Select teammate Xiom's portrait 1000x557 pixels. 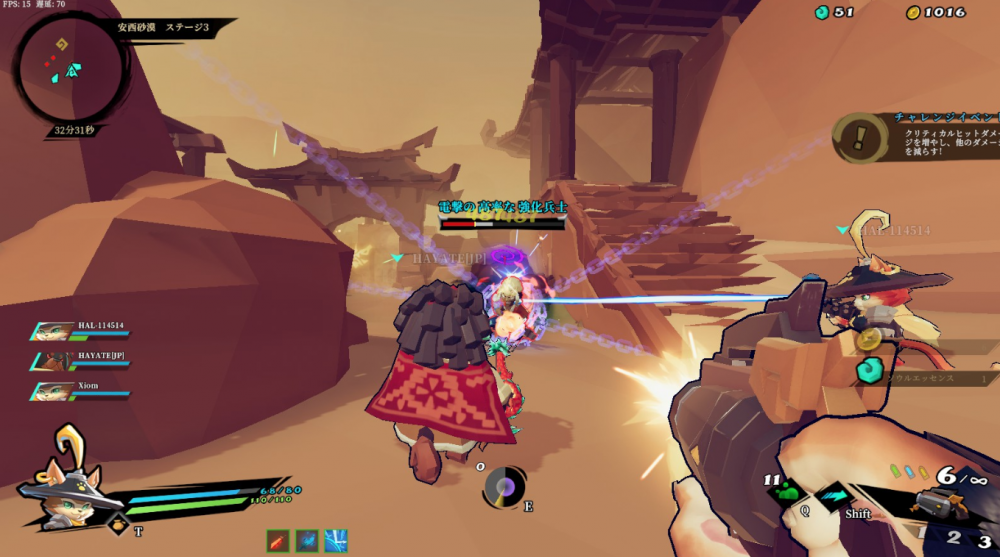[54, 390]
